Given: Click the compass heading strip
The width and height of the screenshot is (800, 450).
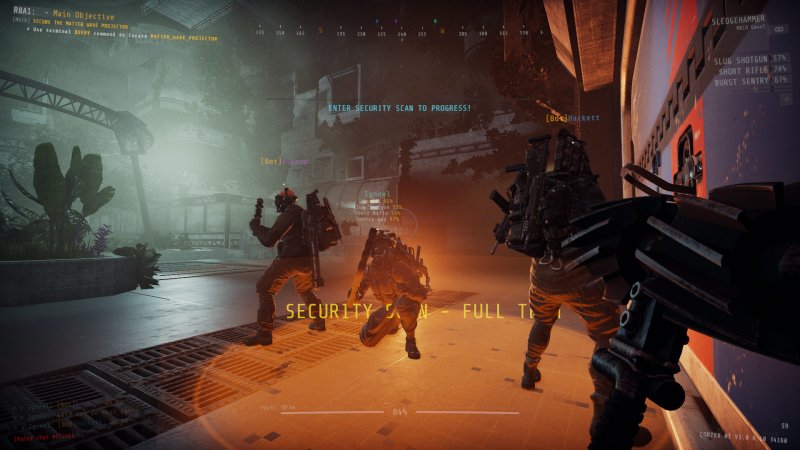Looking at the screenshot, I should tap(400, 32).
